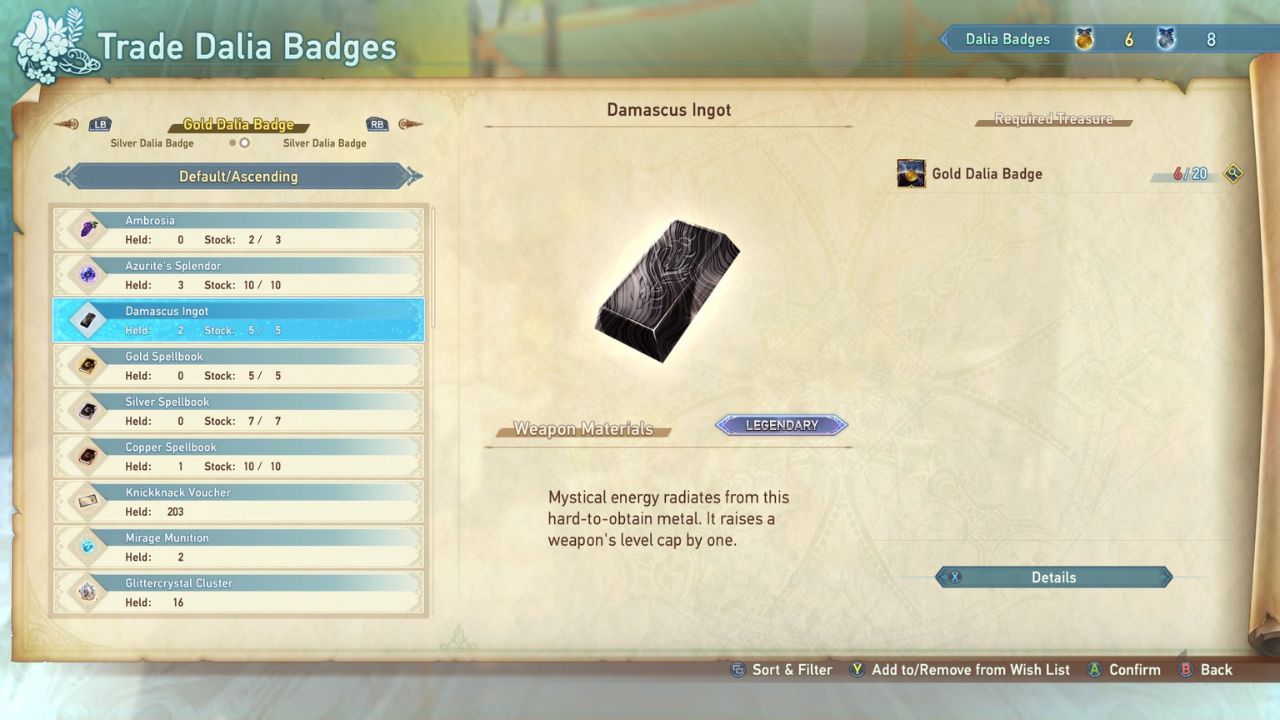Select the Damascus Ingot item icon
Screen dimensions: 1280x720
click(87, 320)
